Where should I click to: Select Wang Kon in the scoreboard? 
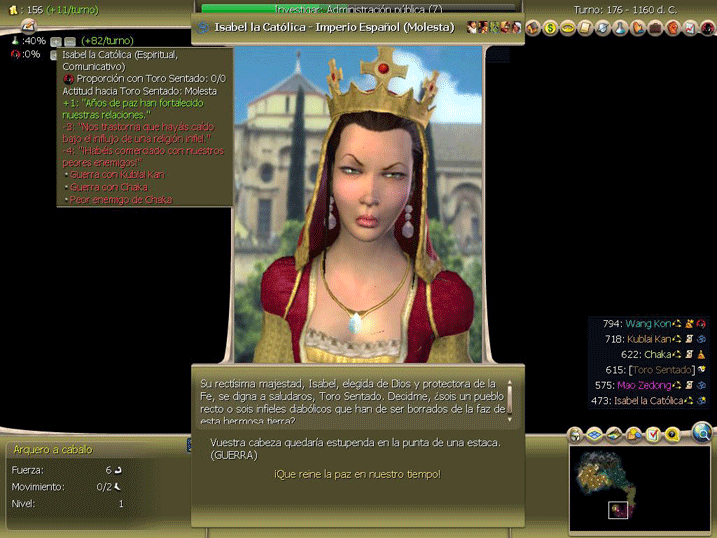[x=649, y=323]
